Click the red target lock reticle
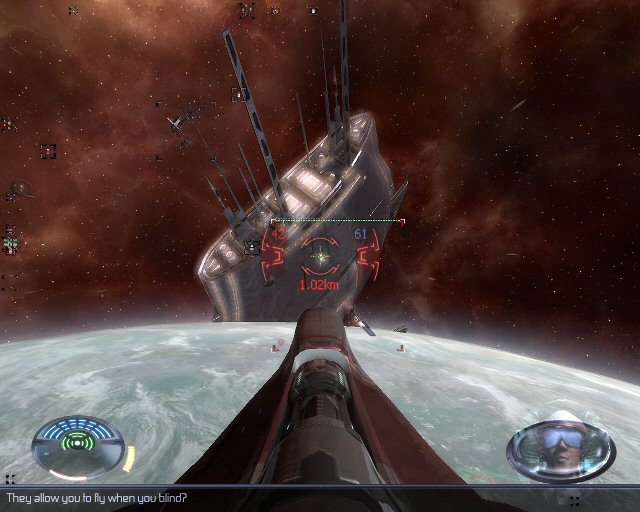The image size is (640, 512). 322,258
